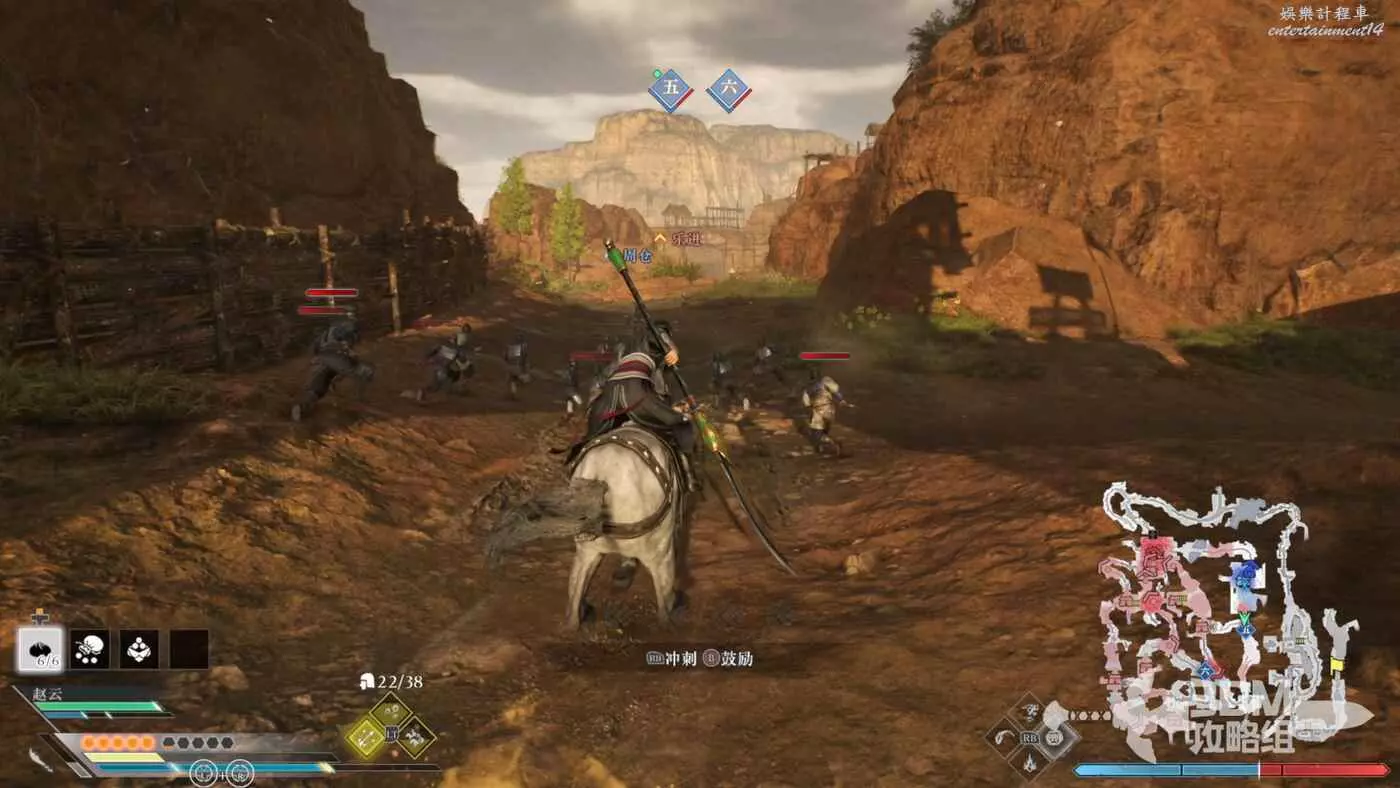Select the flame skill diamond in battle-art wheel
The height and width of the screenshot is (788, 1400).
1029,764
